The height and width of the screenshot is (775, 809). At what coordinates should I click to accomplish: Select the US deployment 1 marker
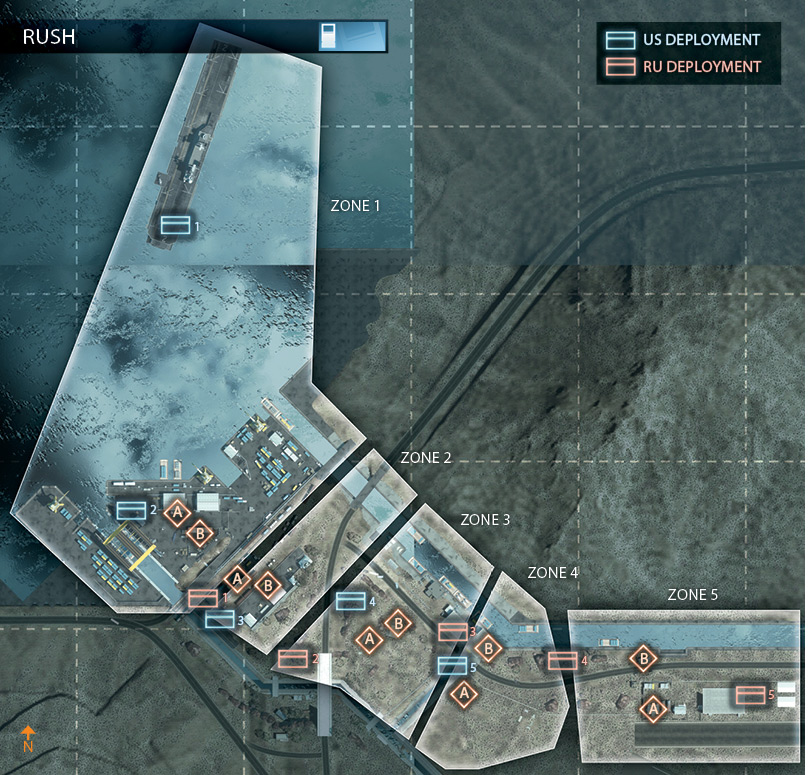tap(176, 225)
